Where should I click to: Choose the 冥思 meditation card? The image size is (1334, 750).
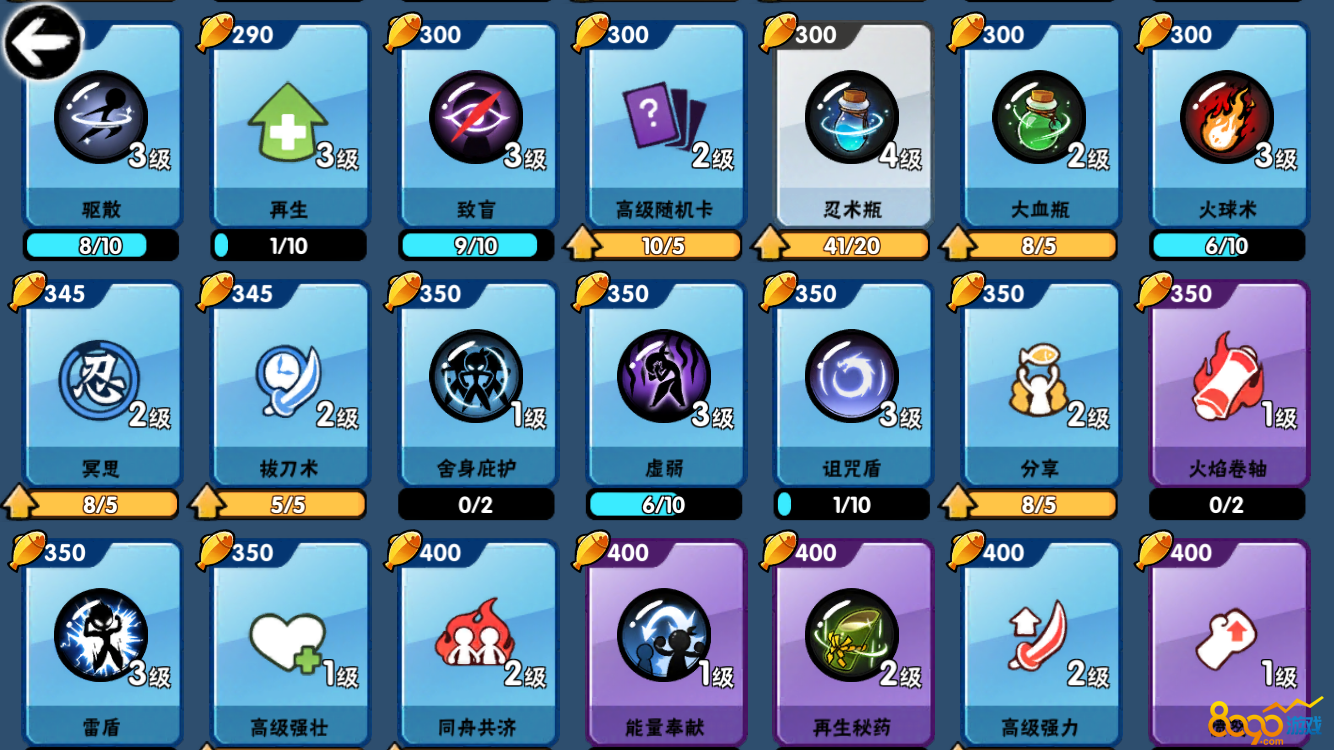click(x=100, y=385)
